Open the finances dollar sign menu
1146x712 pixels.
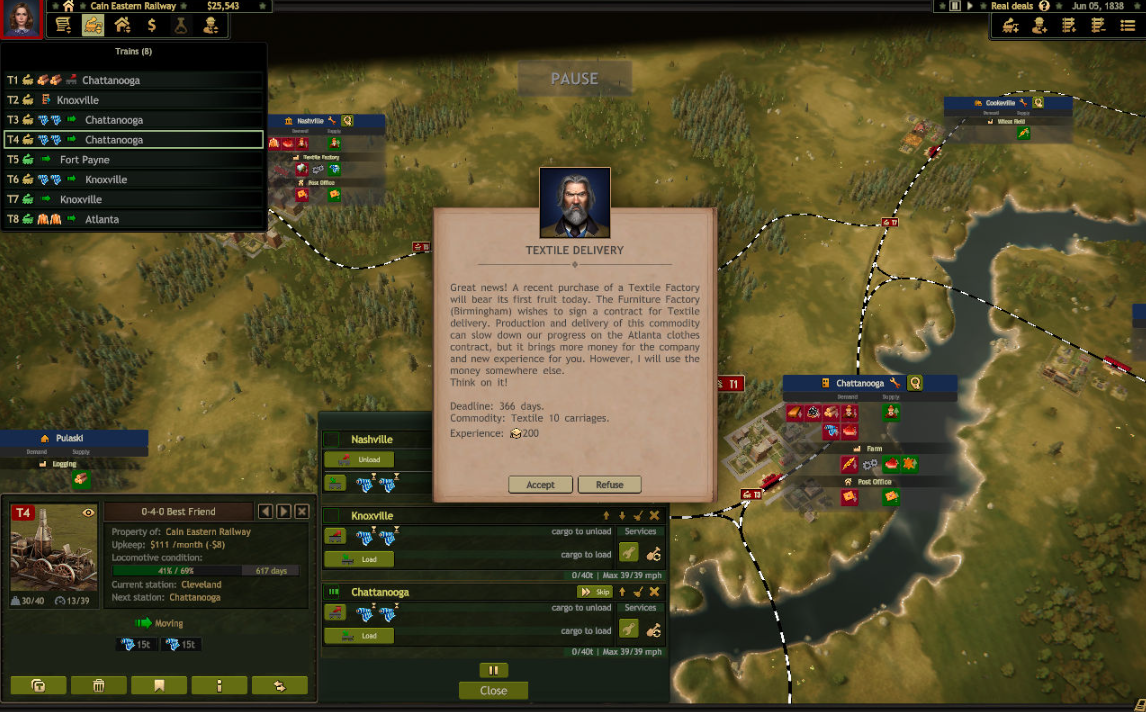152,26
